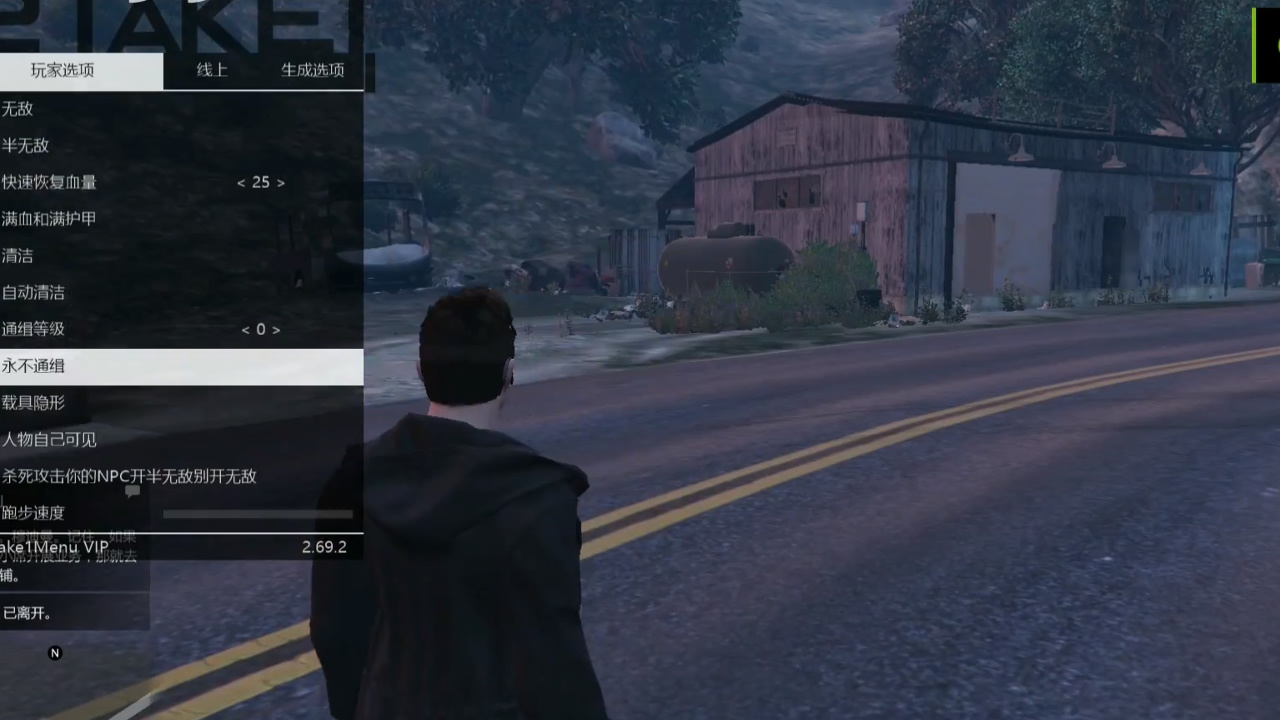This screenshot has width=1280, height=720.
Task: Lower the 通缉等级 value below 0
Action: pos(245,329)
